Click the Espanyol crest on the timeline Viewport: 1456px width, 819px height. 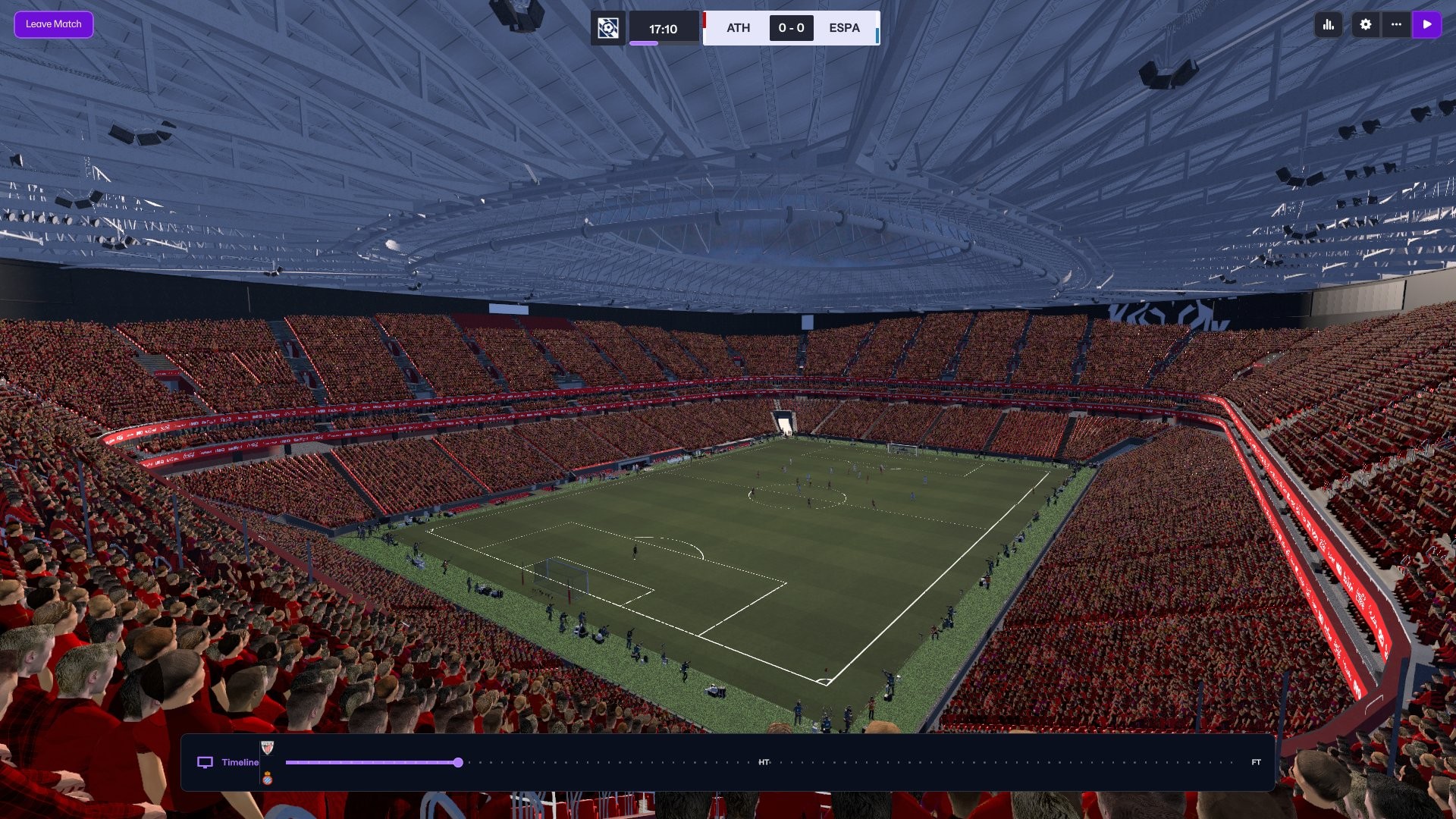pyautogui.click(x=267, y=778)
